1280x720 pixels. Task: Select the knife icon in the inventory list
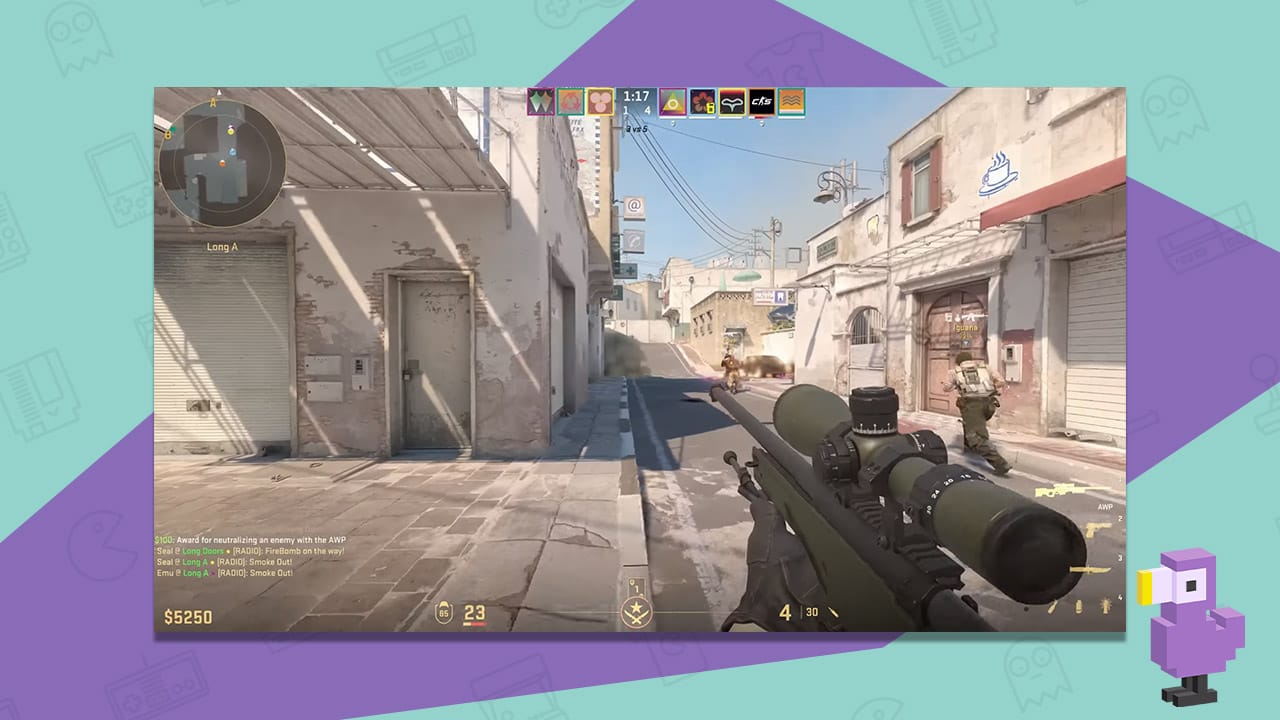click(x=1090, y=570)
